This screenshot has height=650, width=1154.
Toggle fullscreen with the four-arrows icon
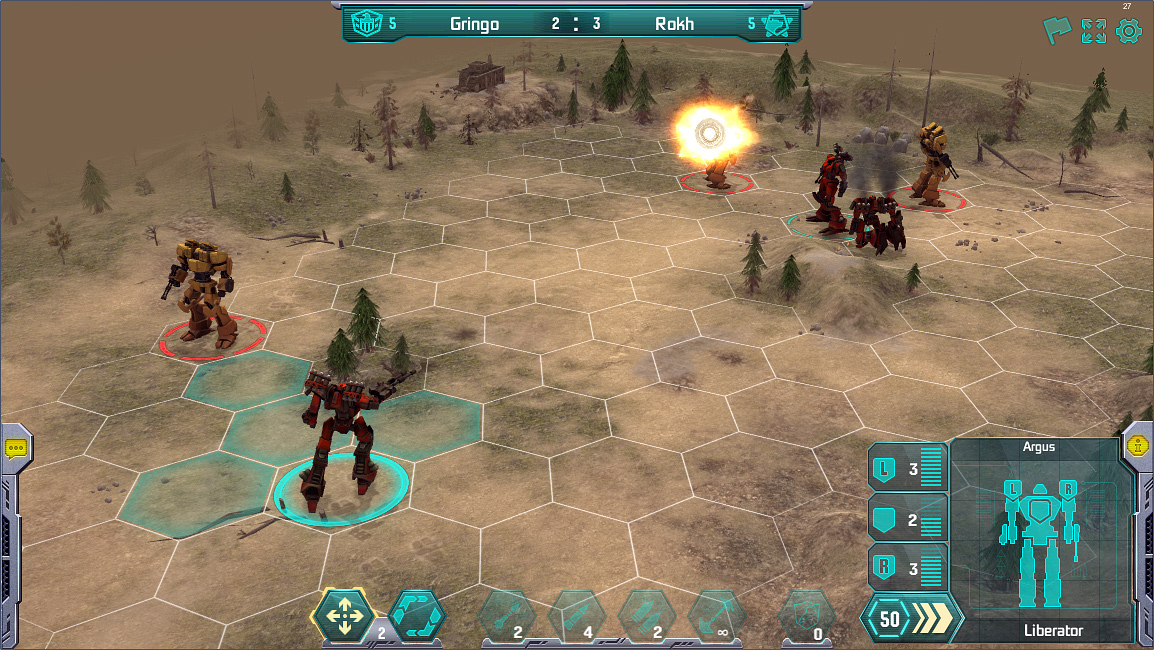1093,31
